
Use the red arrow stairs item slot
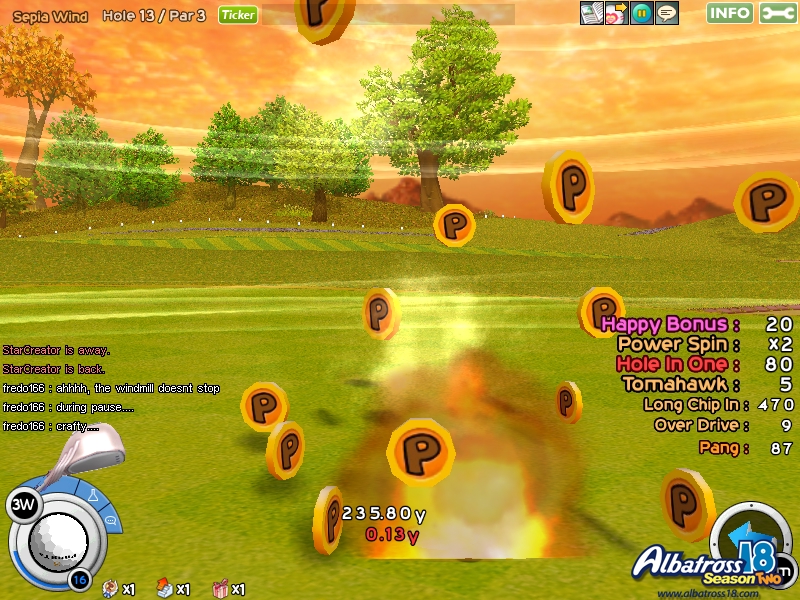click(164, 588)
